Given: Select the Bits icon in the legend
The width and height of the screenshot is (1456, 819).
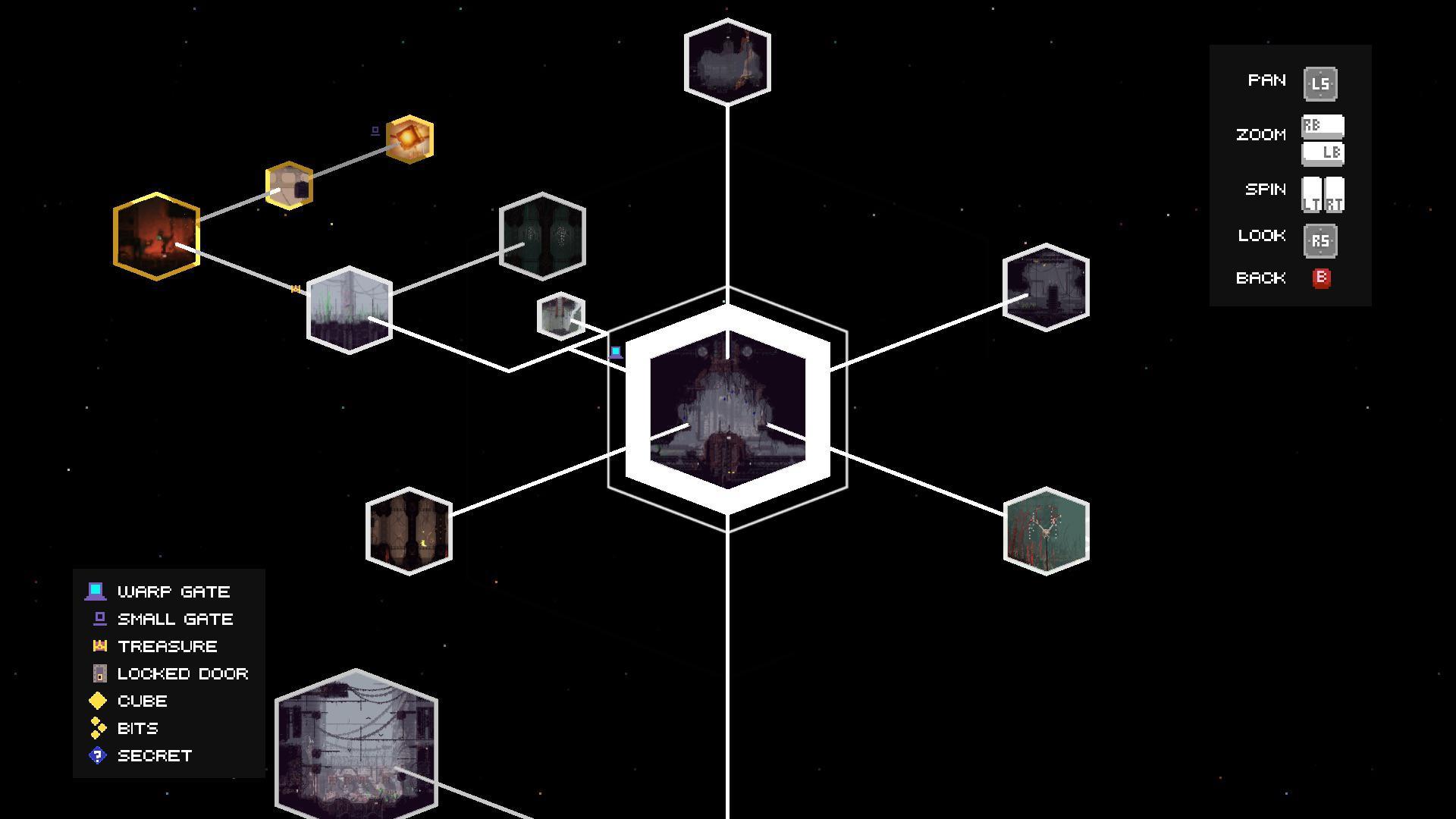Looking at the screenshot, I should pyautogui.click(x=97, y=728).
